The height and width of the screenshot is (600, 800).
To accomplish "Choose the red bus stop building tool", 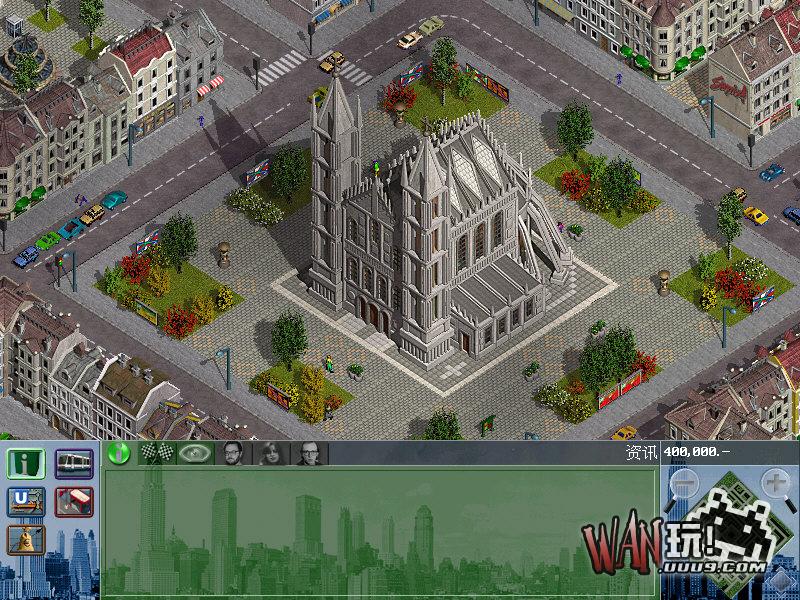I will click(74, 502).
